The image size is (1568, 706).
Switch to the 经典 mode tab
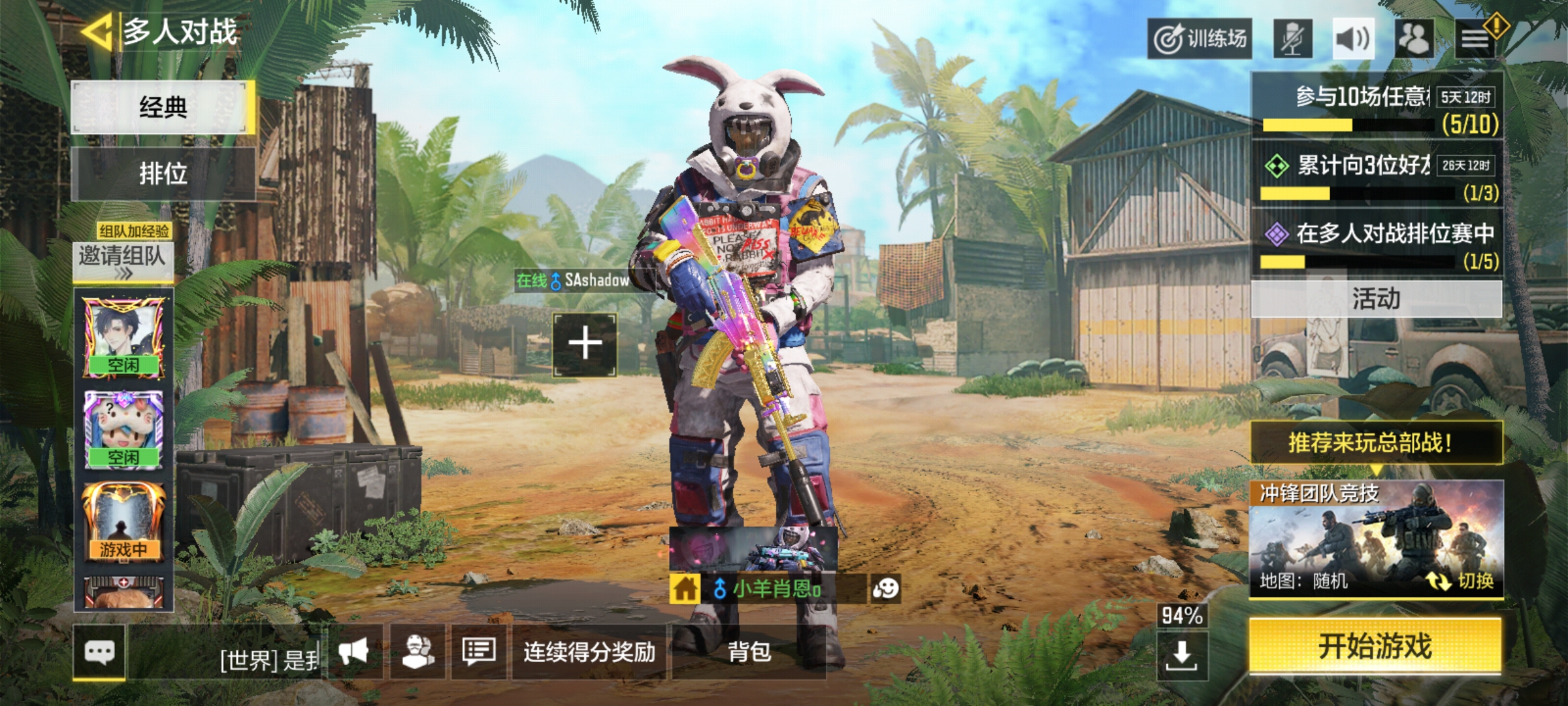pos(163,107)
